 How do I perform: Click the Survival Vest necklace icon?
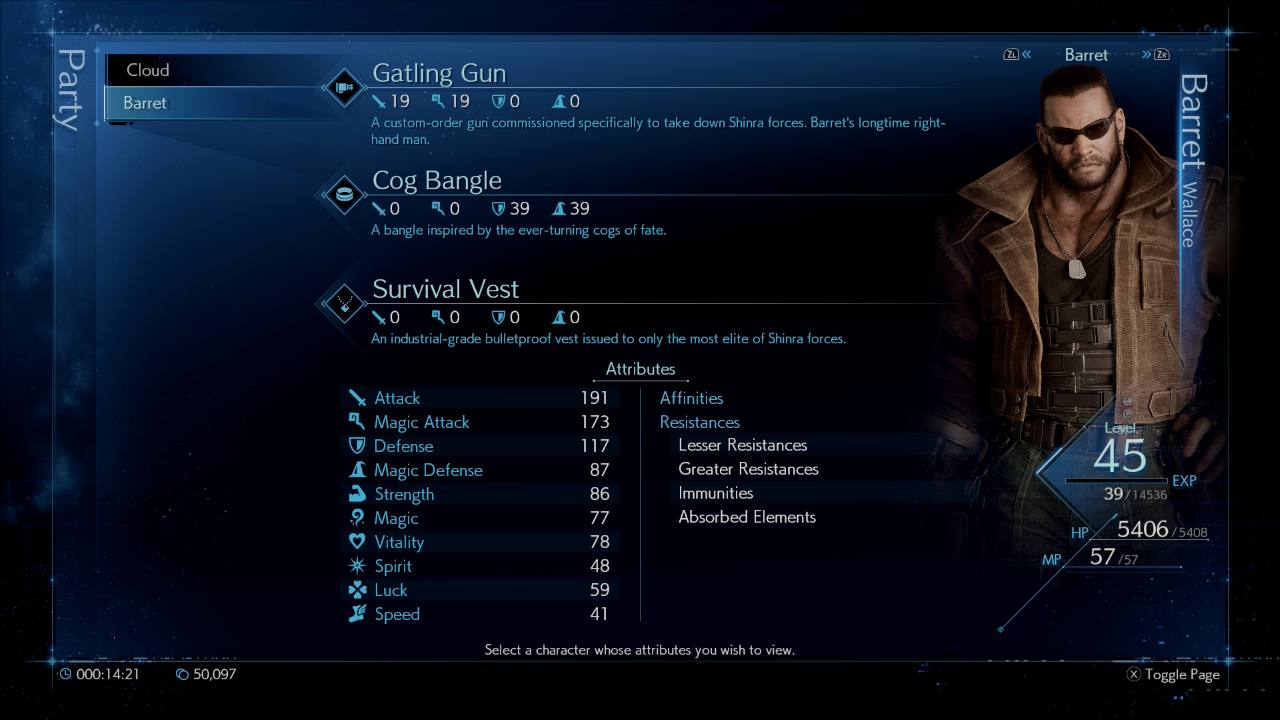coord(344,302)
